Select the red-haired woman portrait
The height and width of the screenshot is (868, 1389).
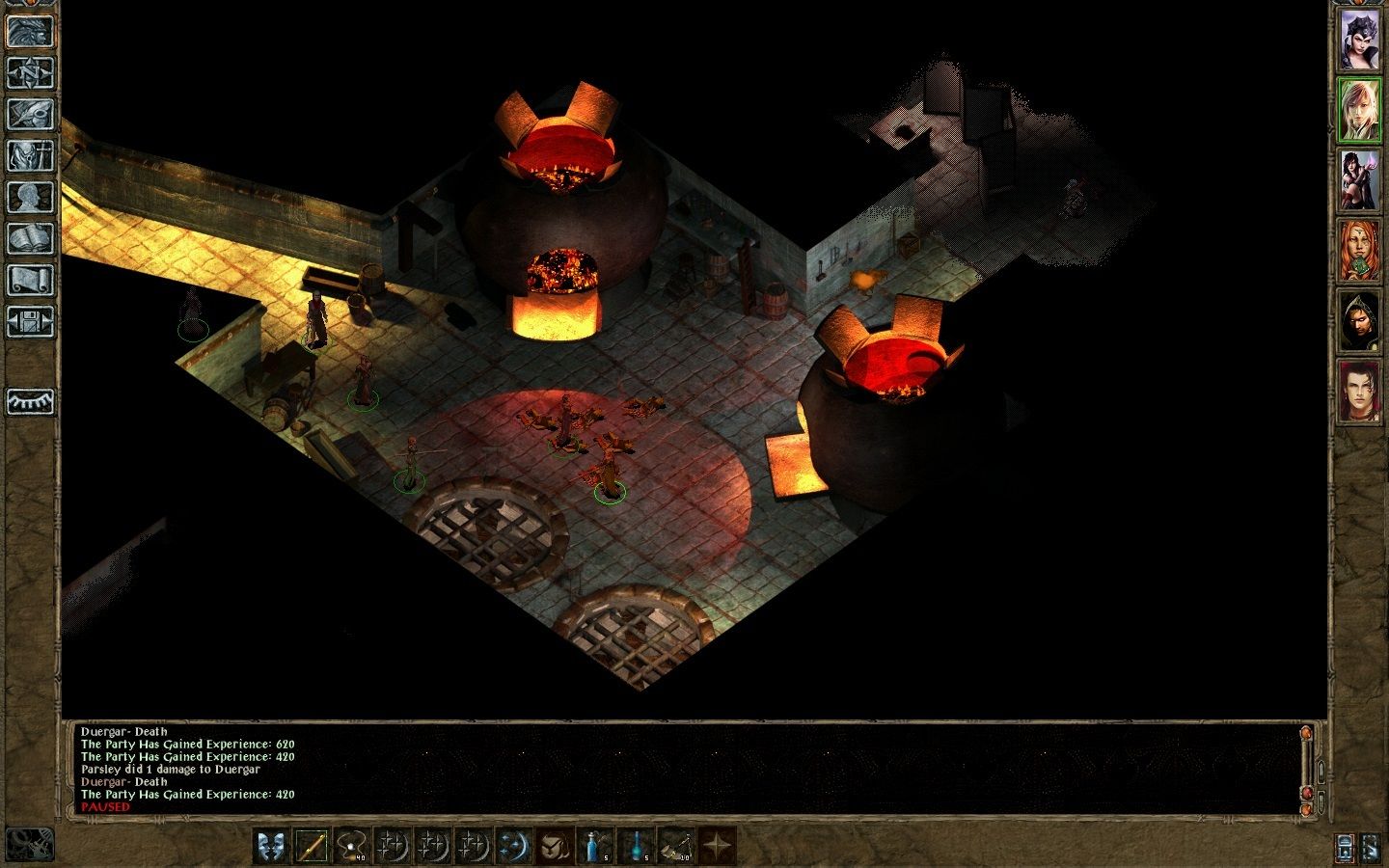click(x=1360, y=251)
